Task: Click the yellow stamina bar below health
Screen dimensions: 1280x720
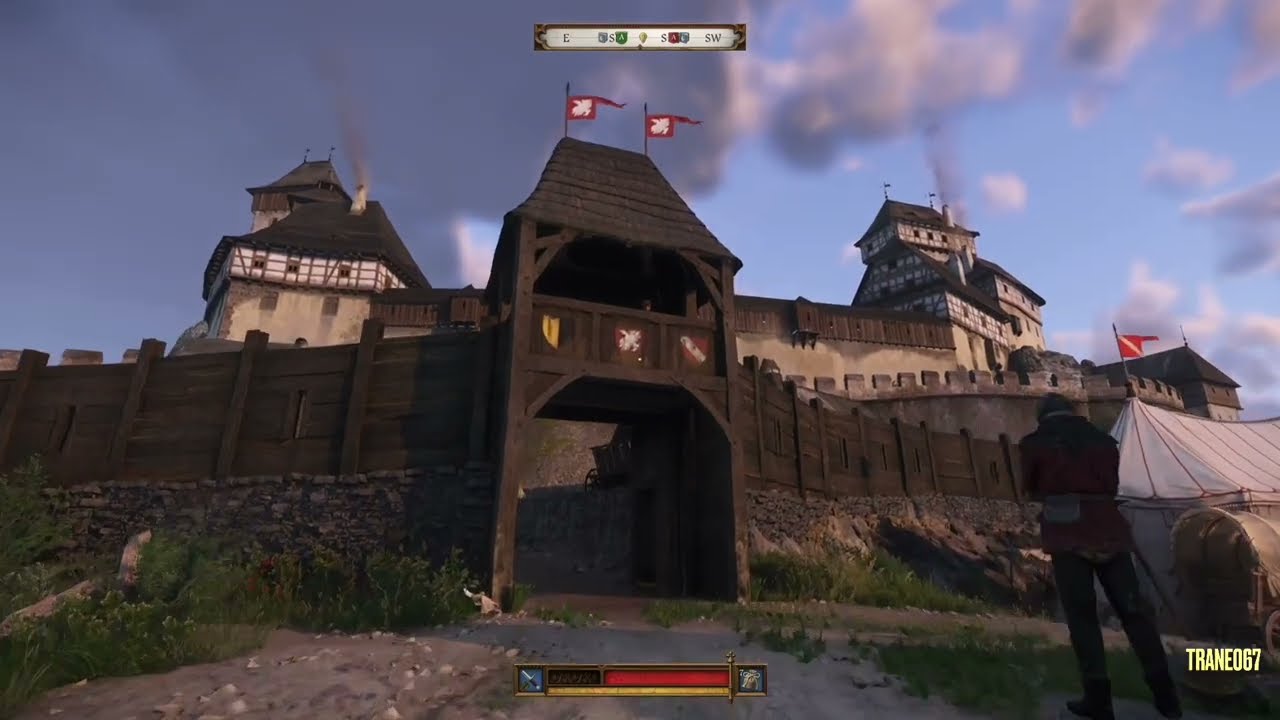Action: click(640, 689)
